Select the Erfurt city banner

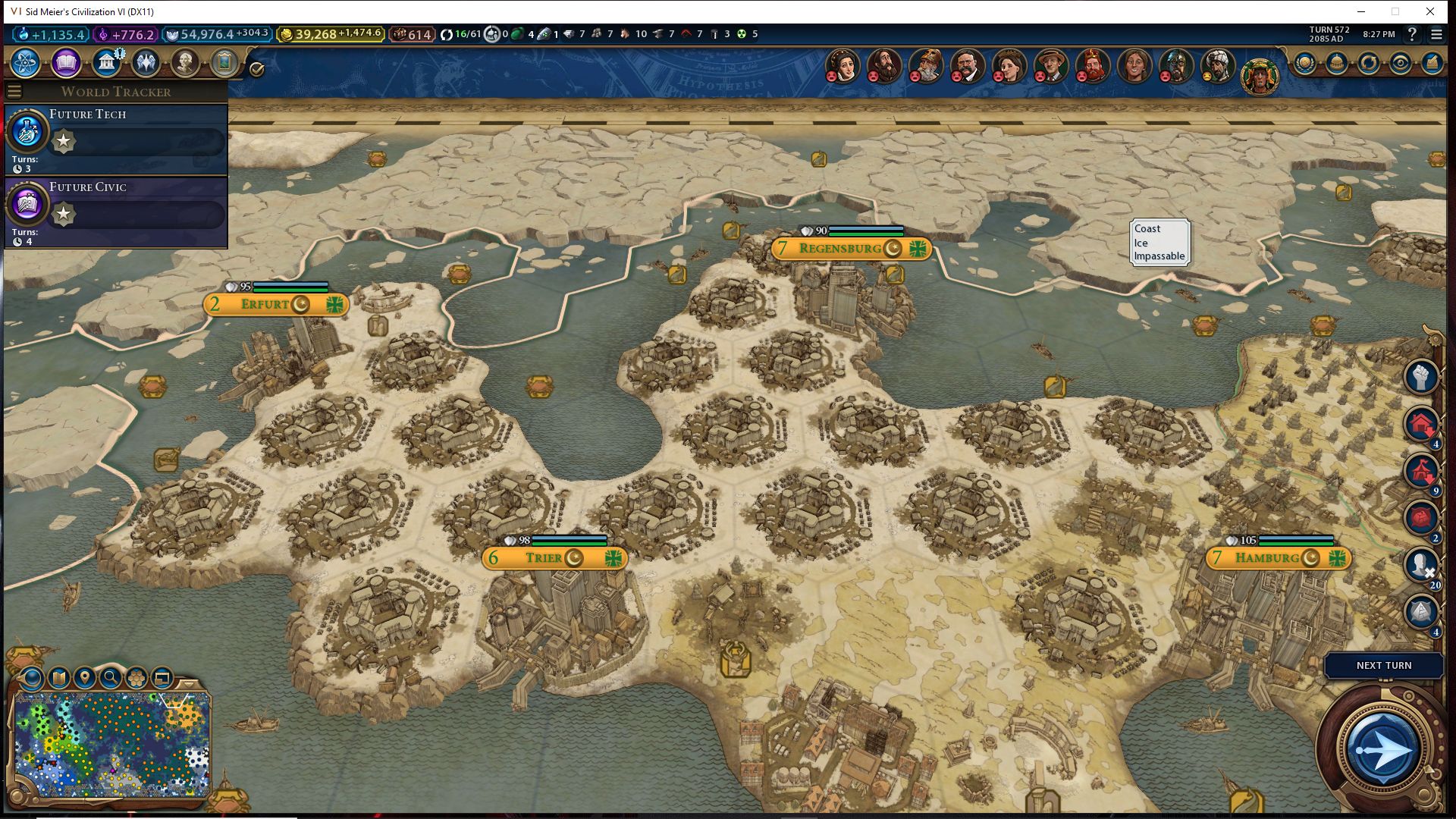[x=265, y=305]
